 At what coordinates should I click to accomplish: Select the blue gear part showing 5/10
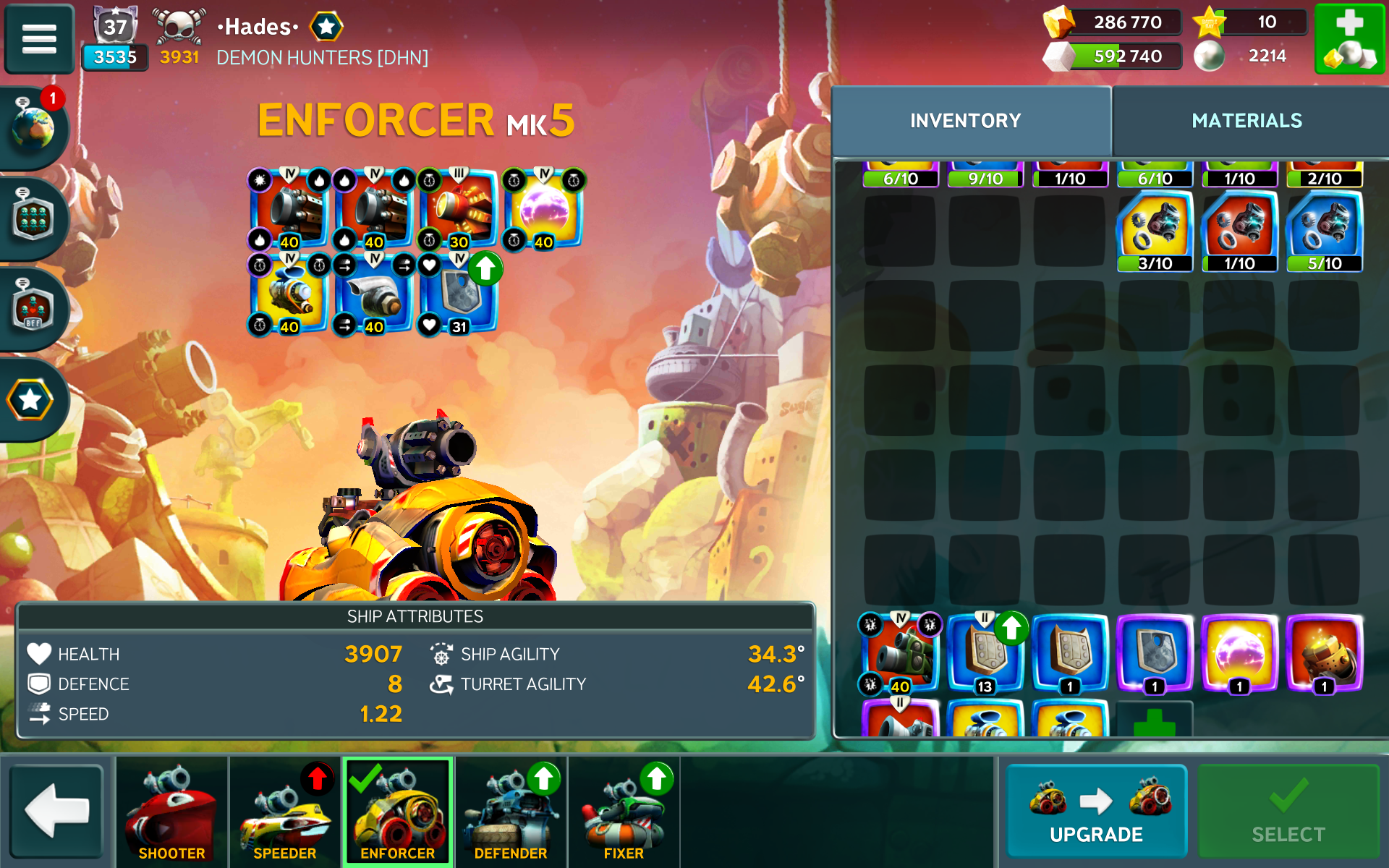(1324, 231)
